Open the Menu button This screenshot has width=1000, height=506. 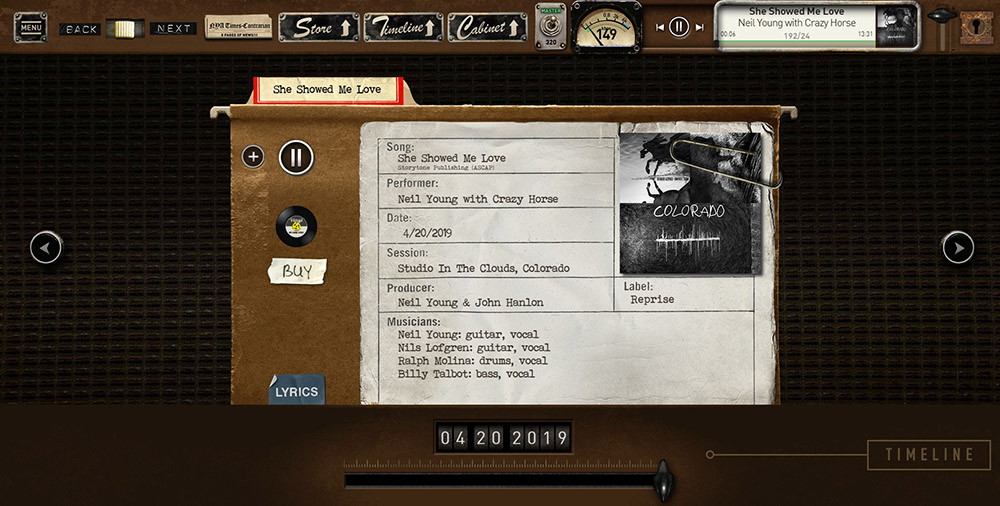[30, 27]
